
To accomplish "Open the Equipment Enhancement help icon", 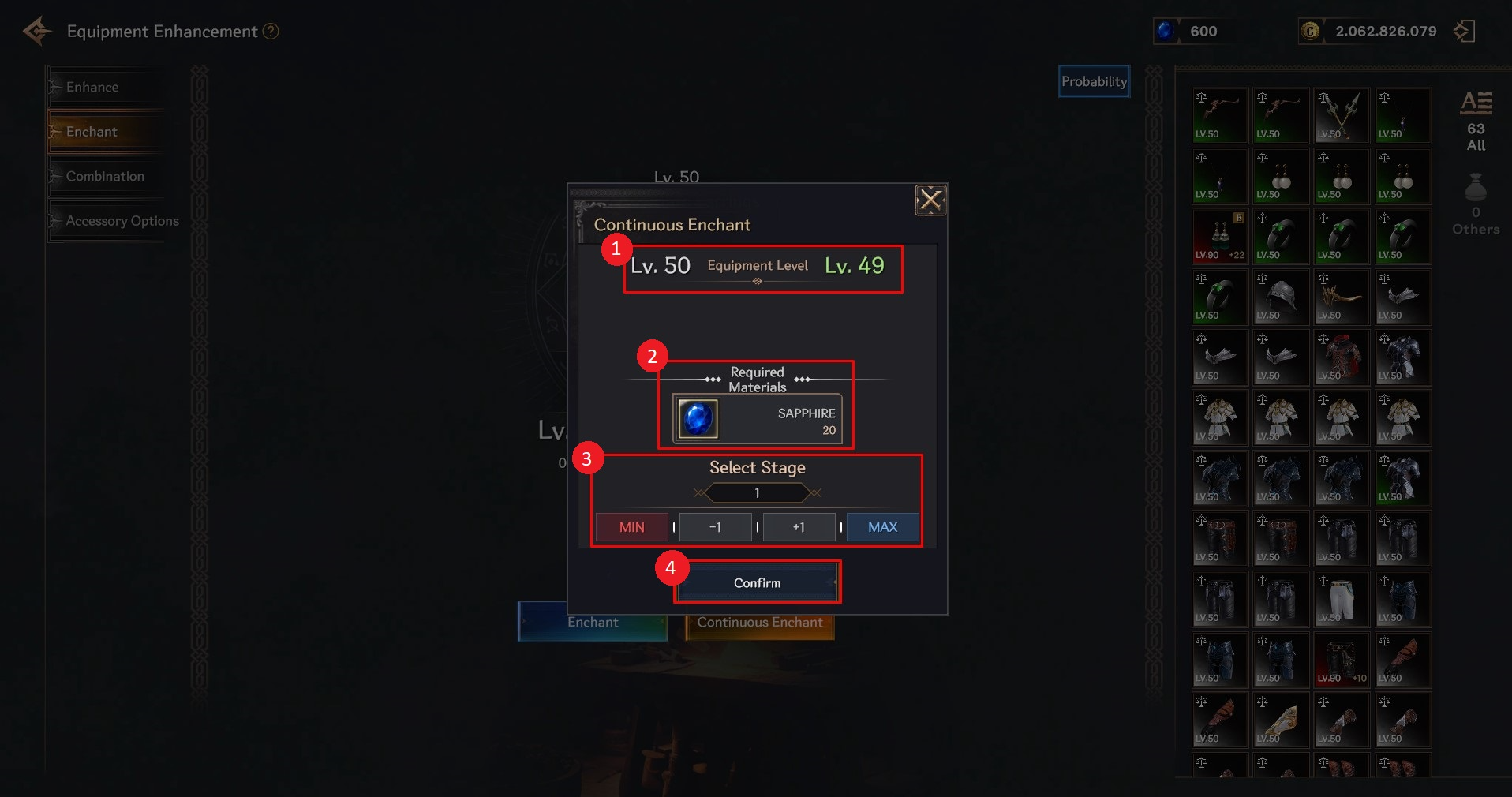I will [271, 32].
